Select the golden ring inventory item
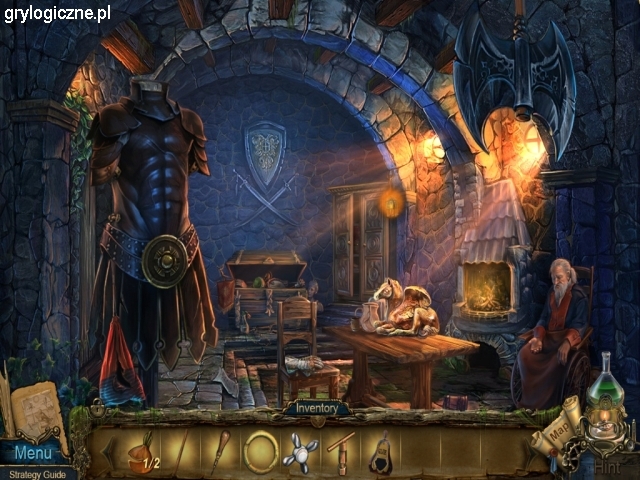Screen dimensions: 640x480 tap(262, 452)
